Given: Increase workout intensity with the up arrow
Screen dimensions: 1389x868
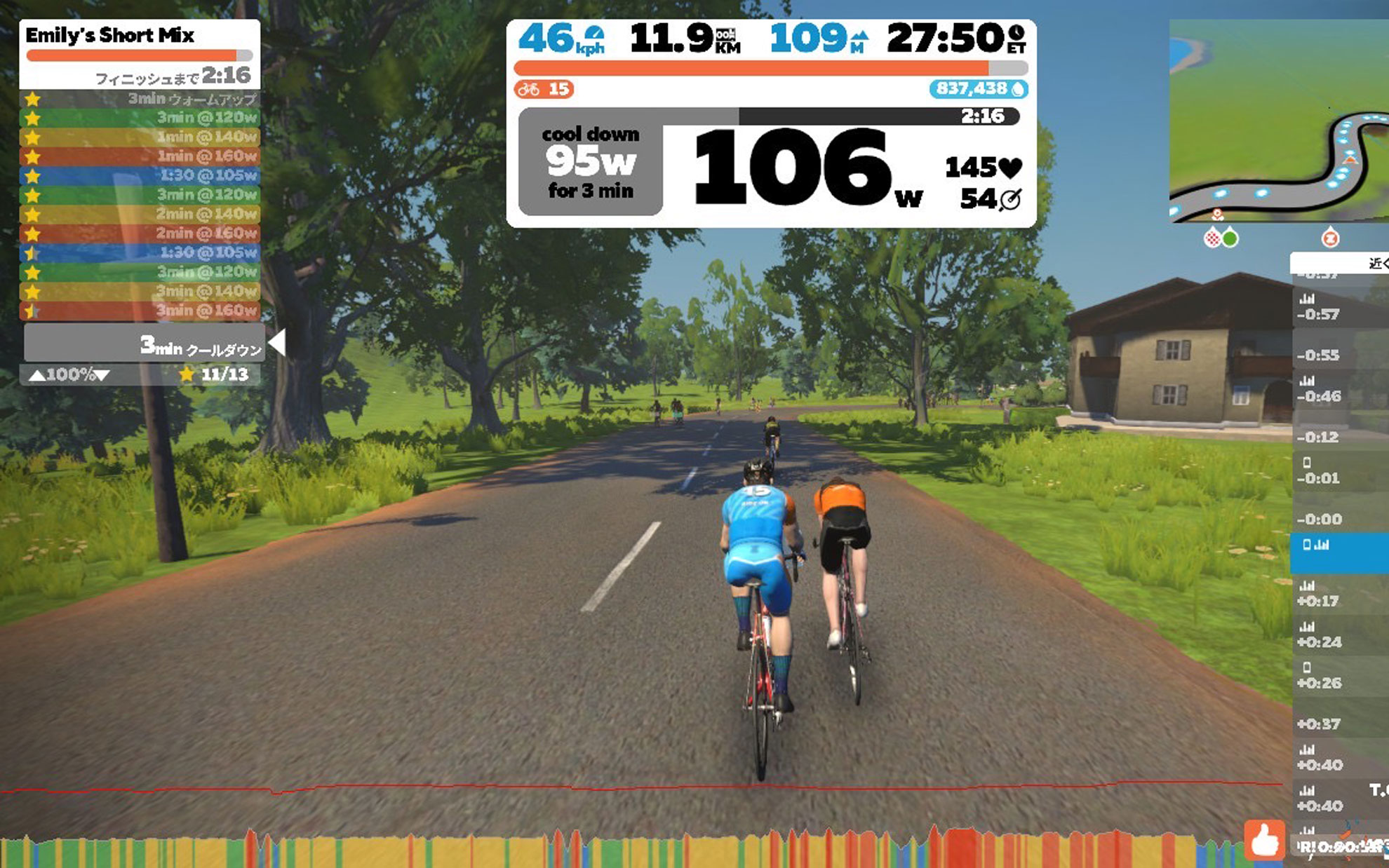Looking at the screenshot, I should click(x=36, y=375).
